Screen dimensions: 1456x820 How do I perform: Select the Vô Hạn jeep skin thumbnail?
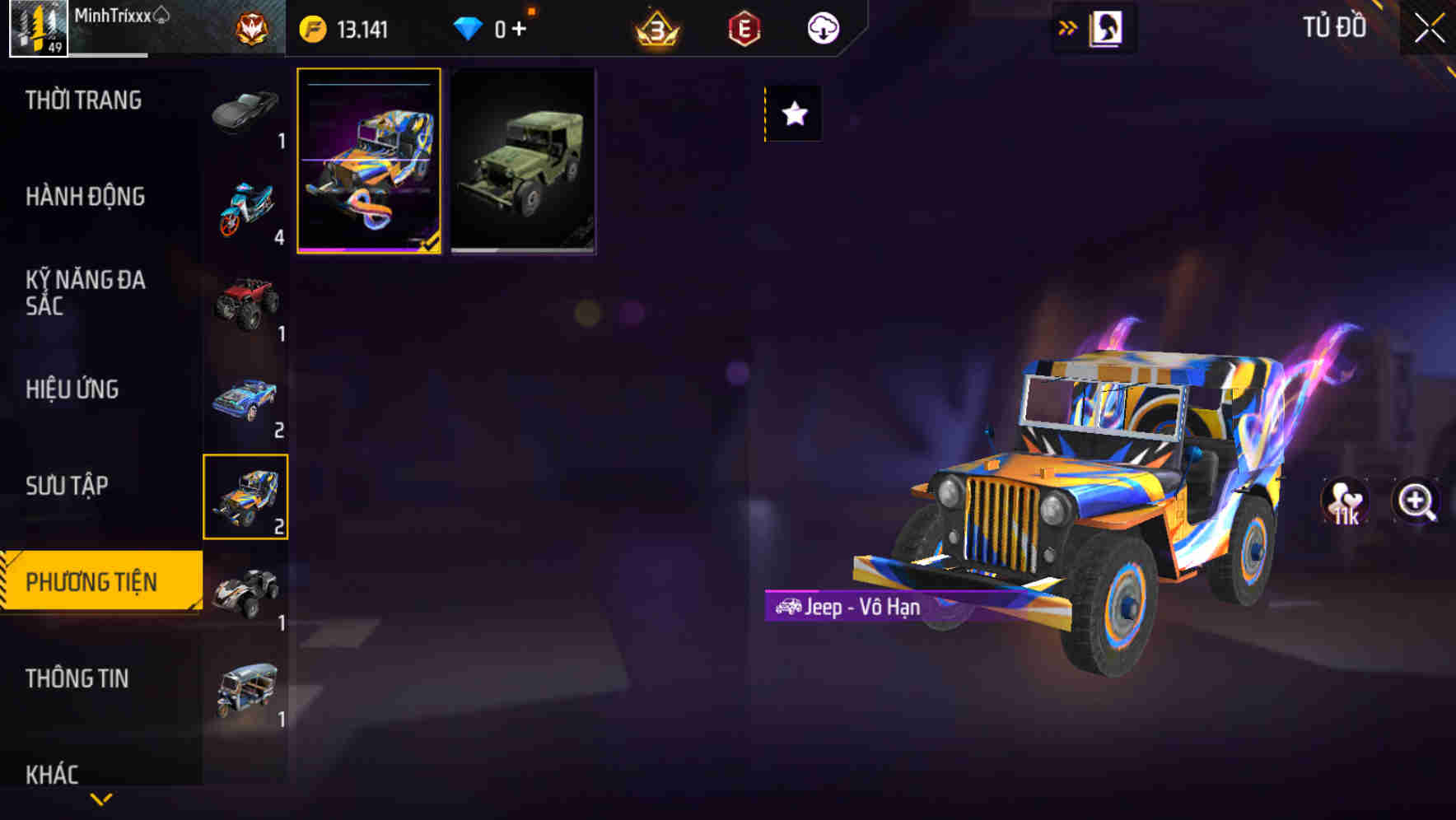point(370,160)
